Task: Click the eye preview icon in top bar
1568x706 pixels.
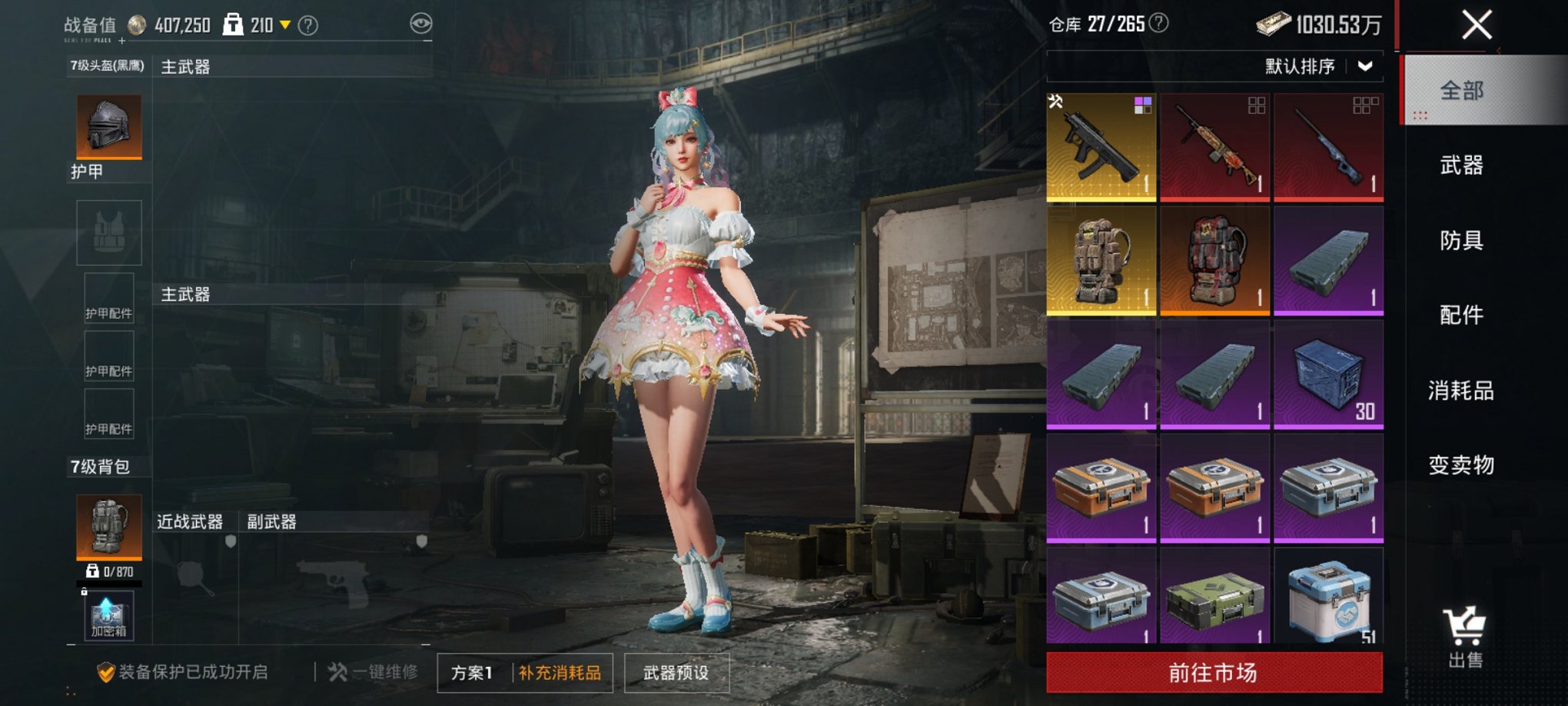Action: pos(420,23)
